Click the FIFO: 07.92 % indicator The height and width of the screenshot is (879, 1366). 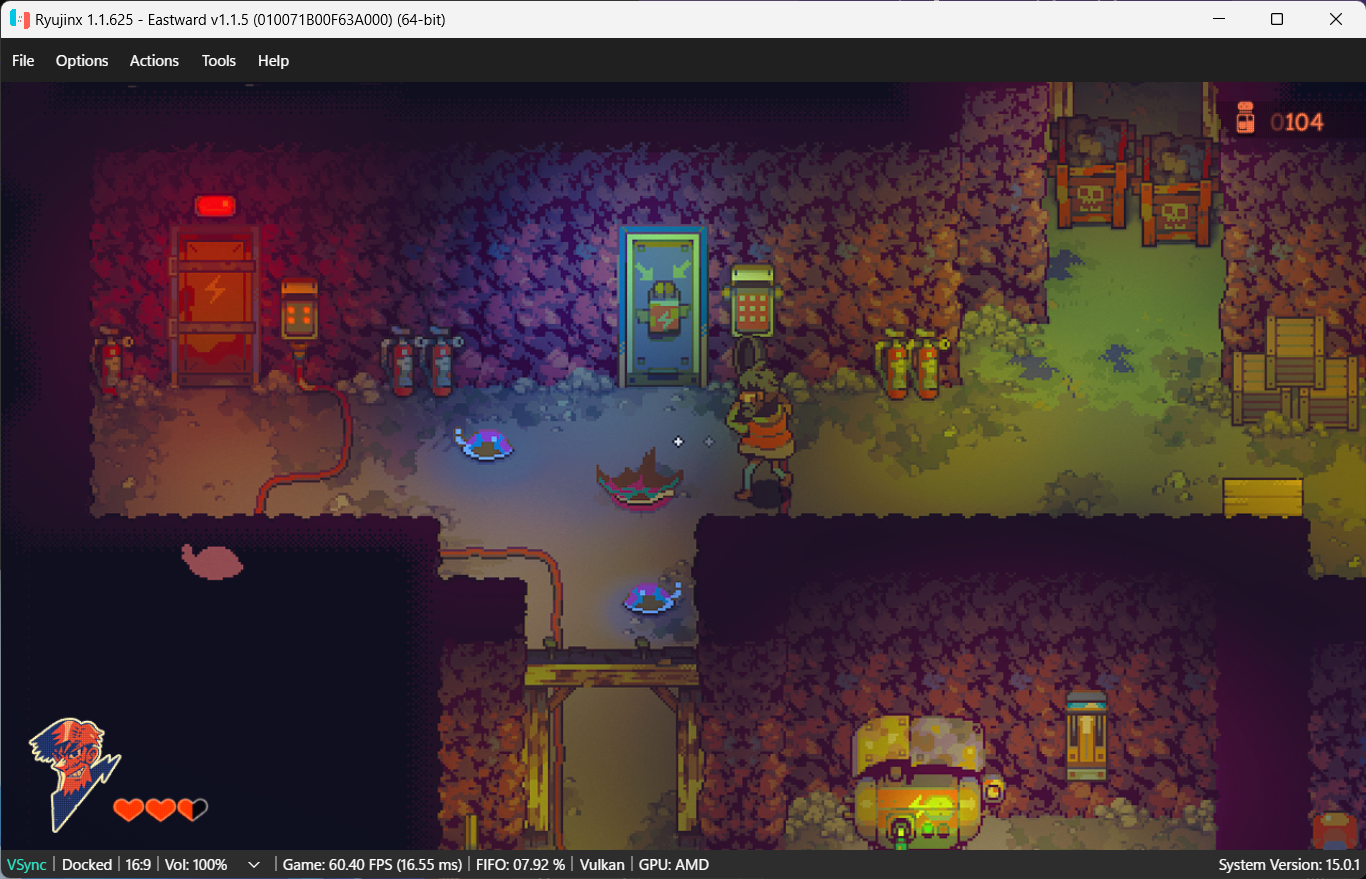click(521, 864)
